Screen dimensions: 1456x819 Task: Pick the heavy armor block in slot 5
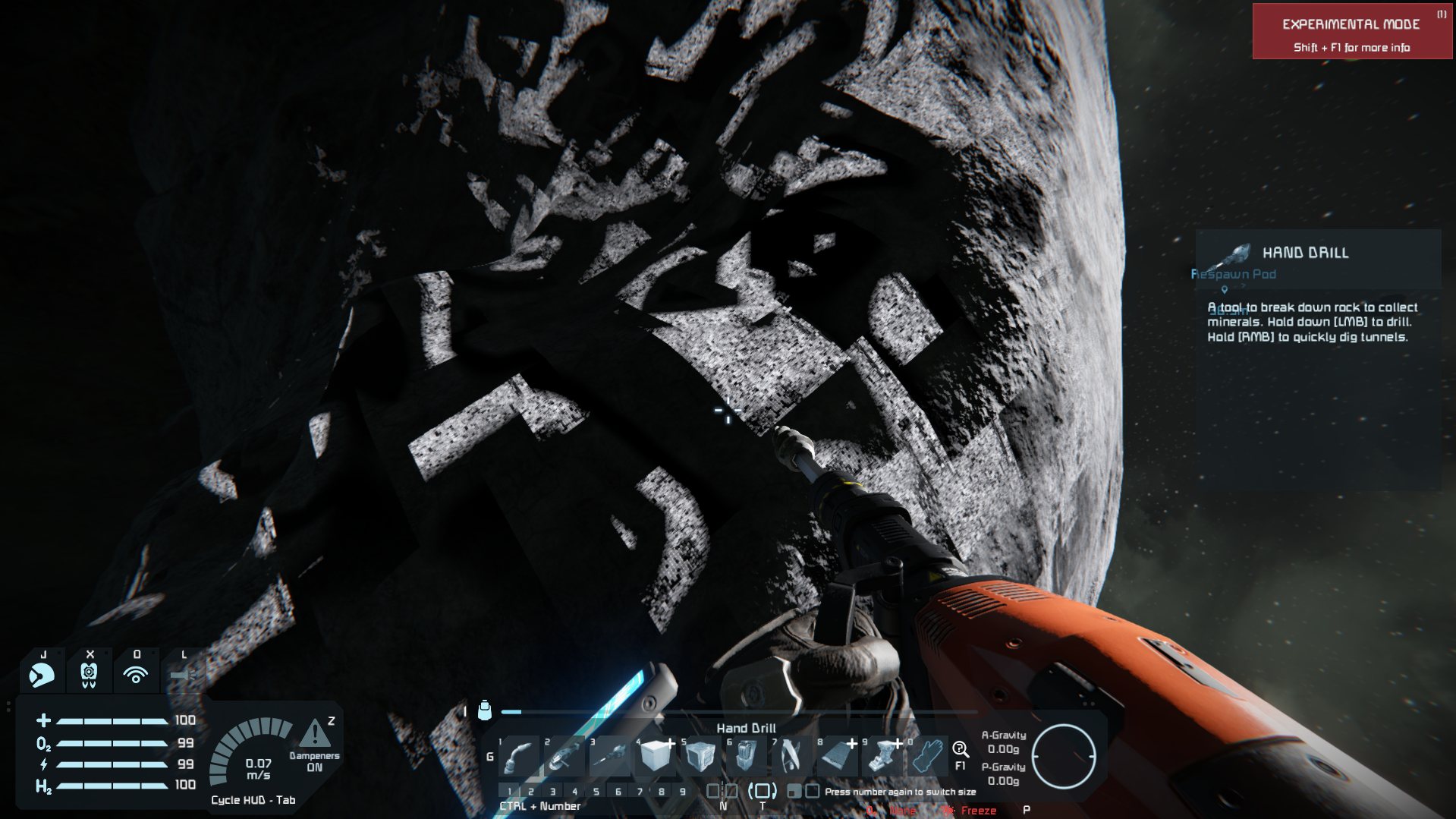(x=701, y=757)
